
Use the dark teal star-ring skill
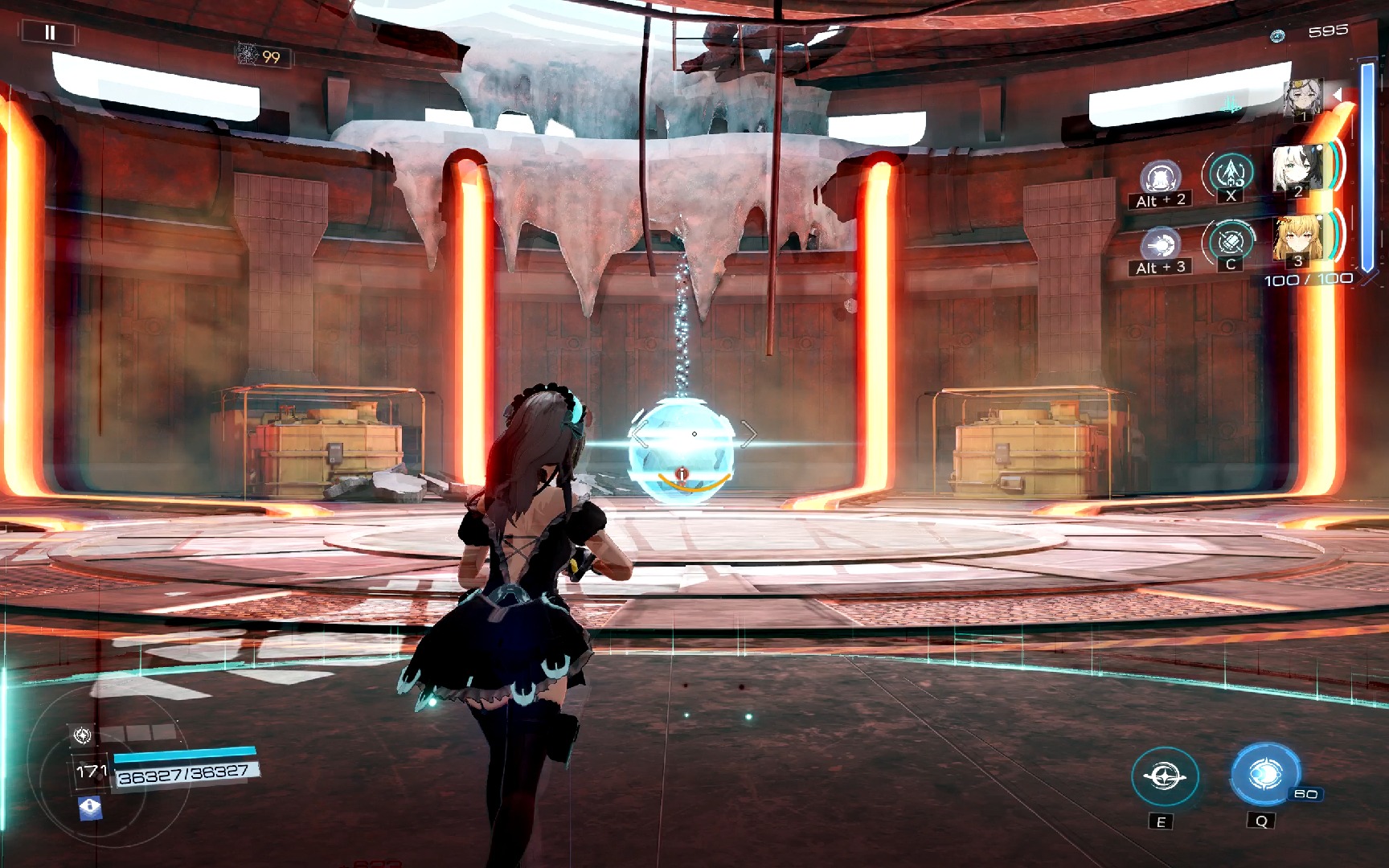point(1165,777)
